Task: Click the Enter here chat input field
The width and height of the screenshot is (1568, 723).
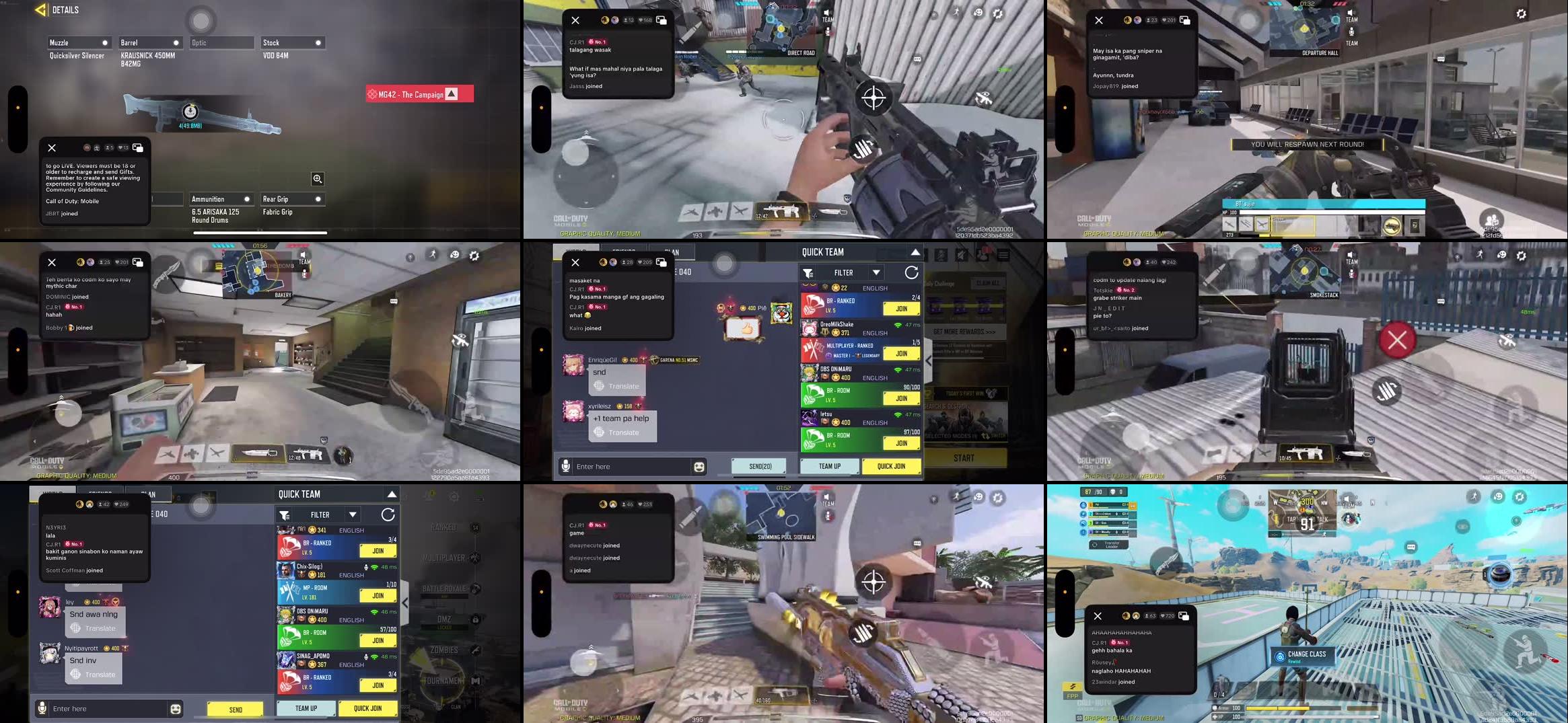Action: 101,708
